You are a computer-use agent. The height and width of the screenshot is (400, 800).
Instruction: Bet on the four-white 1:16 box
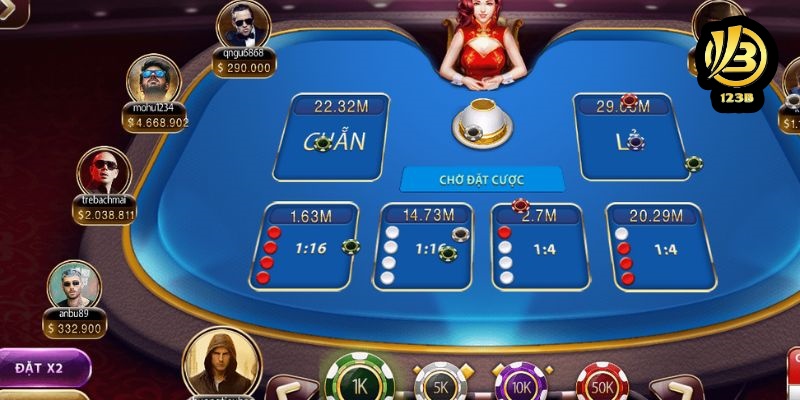(425, 247)
